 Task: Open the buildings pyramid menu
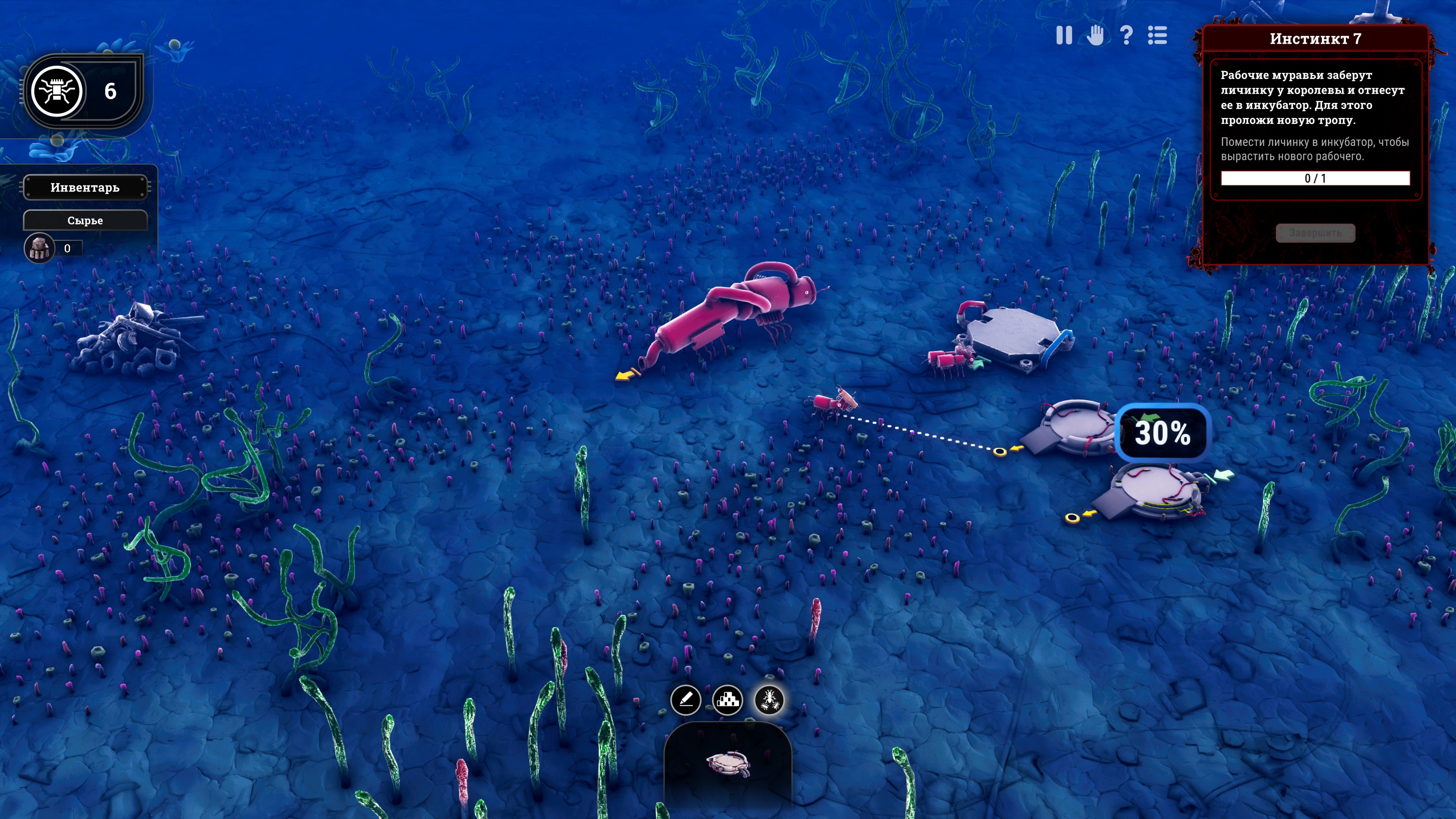(x=728, y=700)
